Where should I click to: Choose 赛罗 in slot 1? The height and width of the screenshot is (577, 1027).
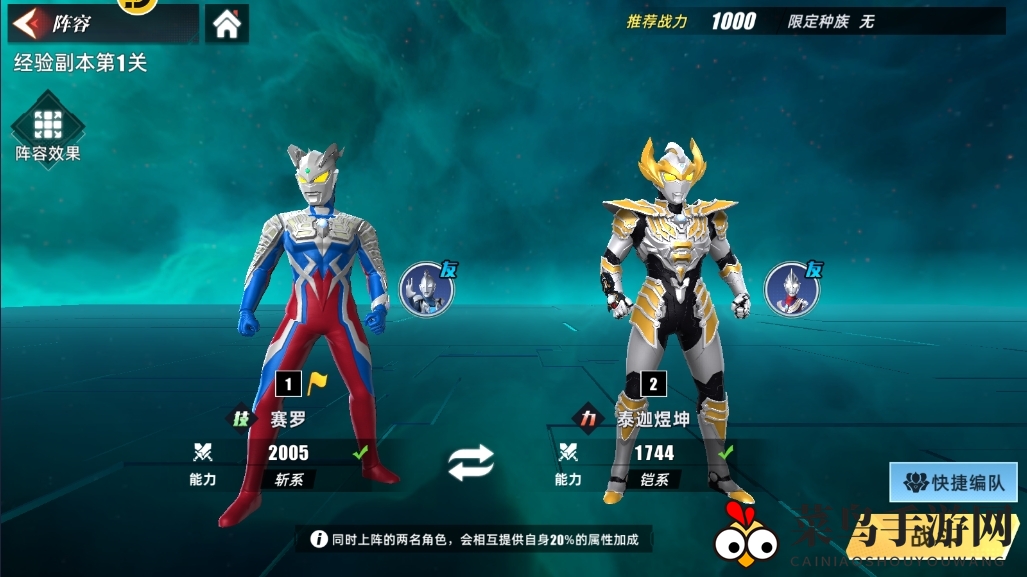tap(311, 330)
